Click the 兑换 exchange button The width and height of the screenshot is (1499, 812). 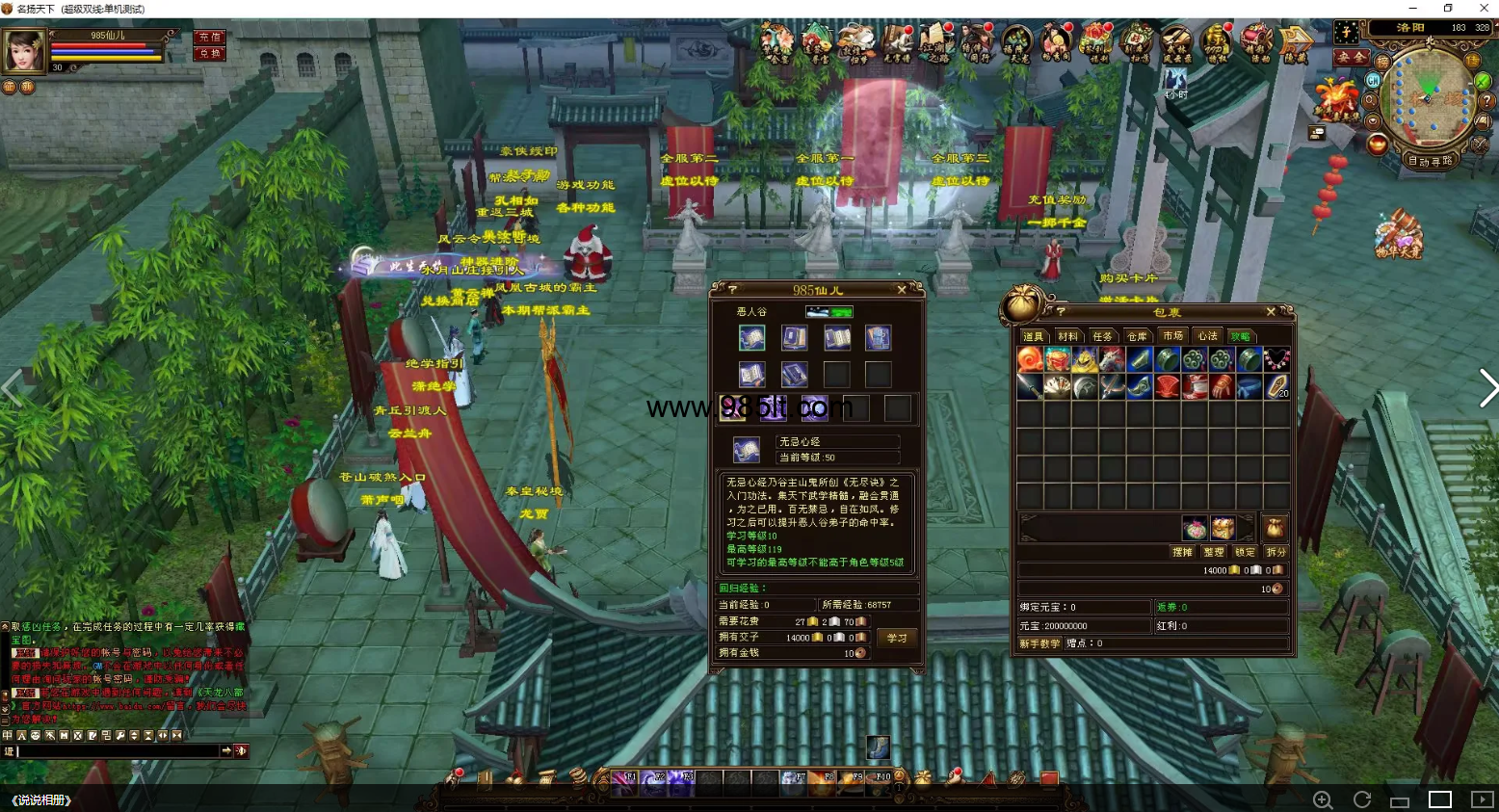pos(209,54)
